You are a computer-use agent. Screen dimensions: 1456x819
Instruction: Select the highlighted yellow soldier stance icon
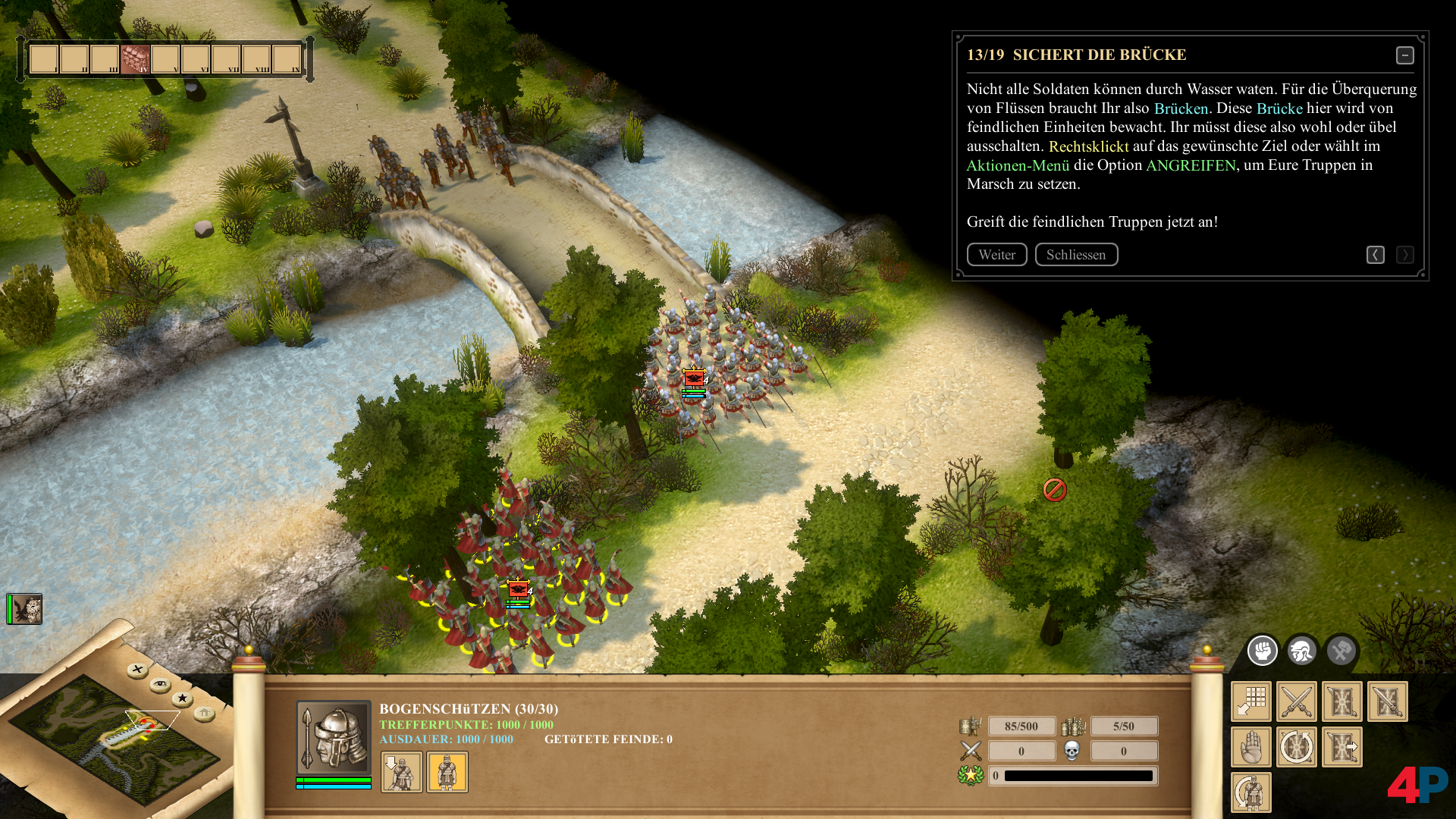click(x=447, y=772)
